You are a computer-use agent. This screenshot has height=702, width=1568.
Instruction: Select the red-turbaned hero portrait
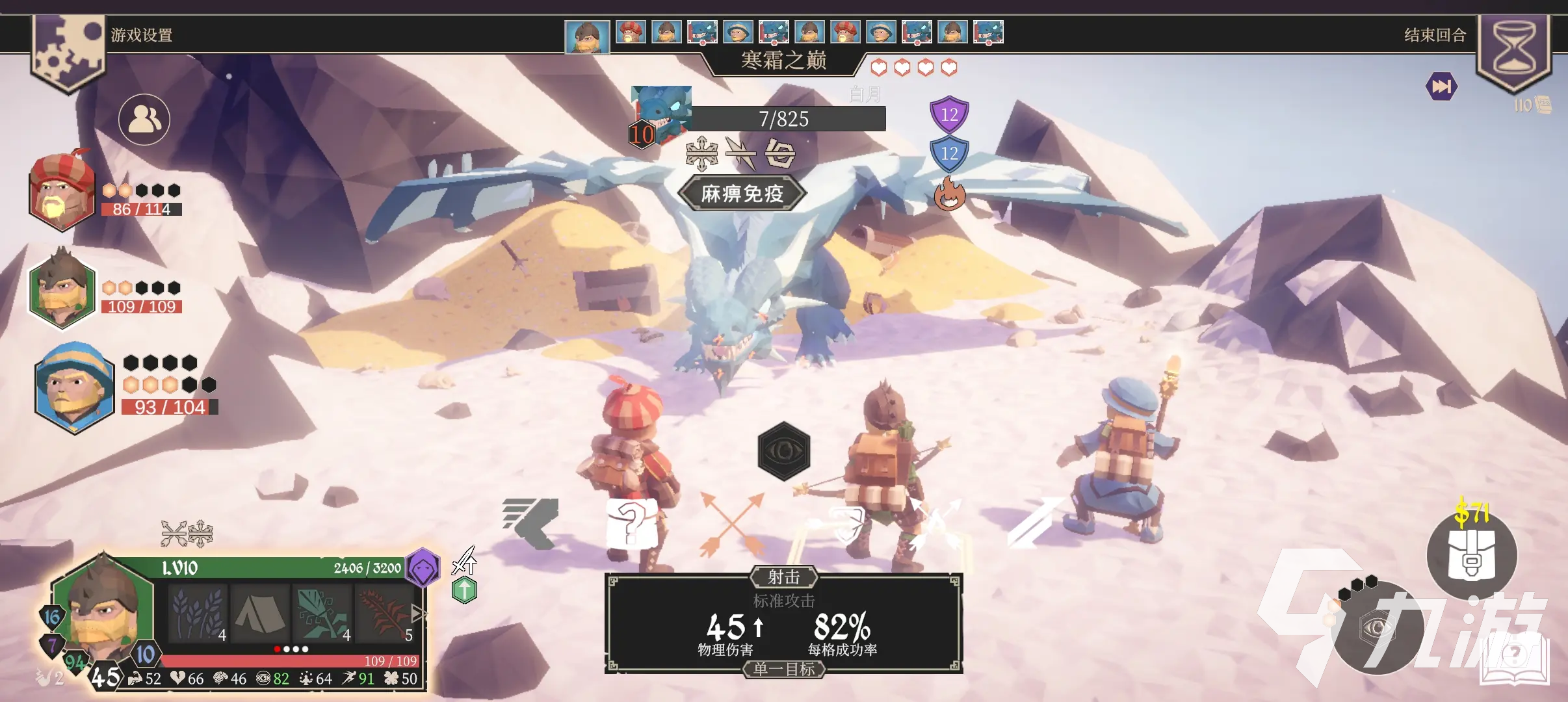62,192
